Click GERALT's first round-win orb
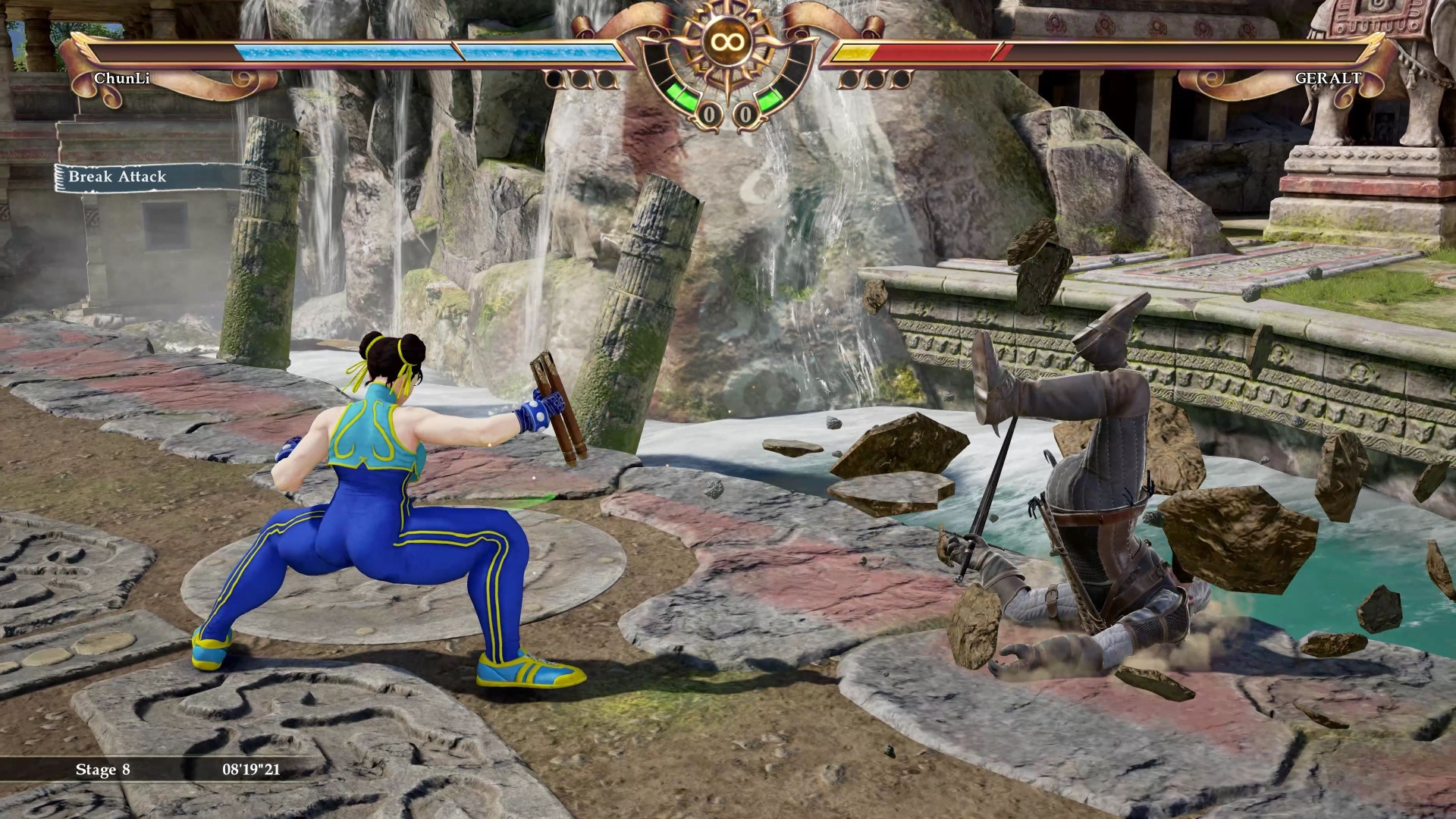 pos(851,79)
